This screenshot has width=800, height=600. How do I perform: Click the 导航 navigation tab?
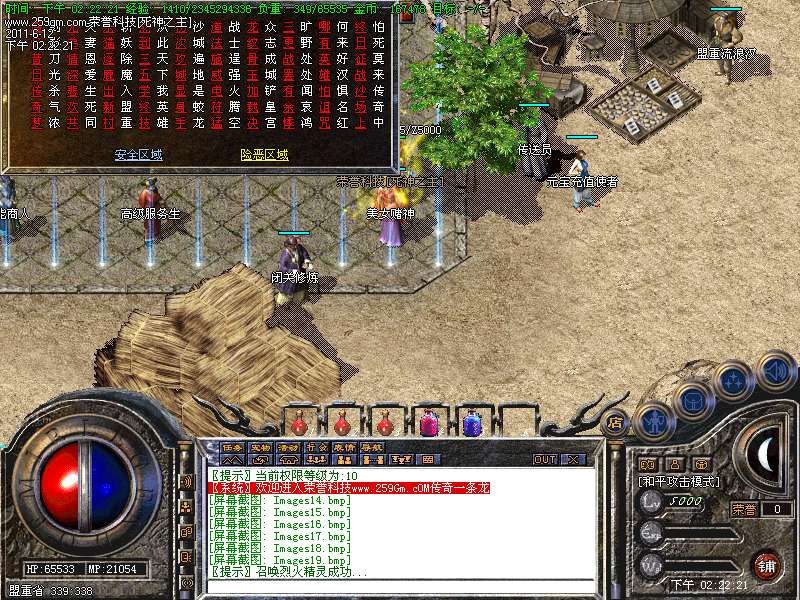tap(371, 447)
